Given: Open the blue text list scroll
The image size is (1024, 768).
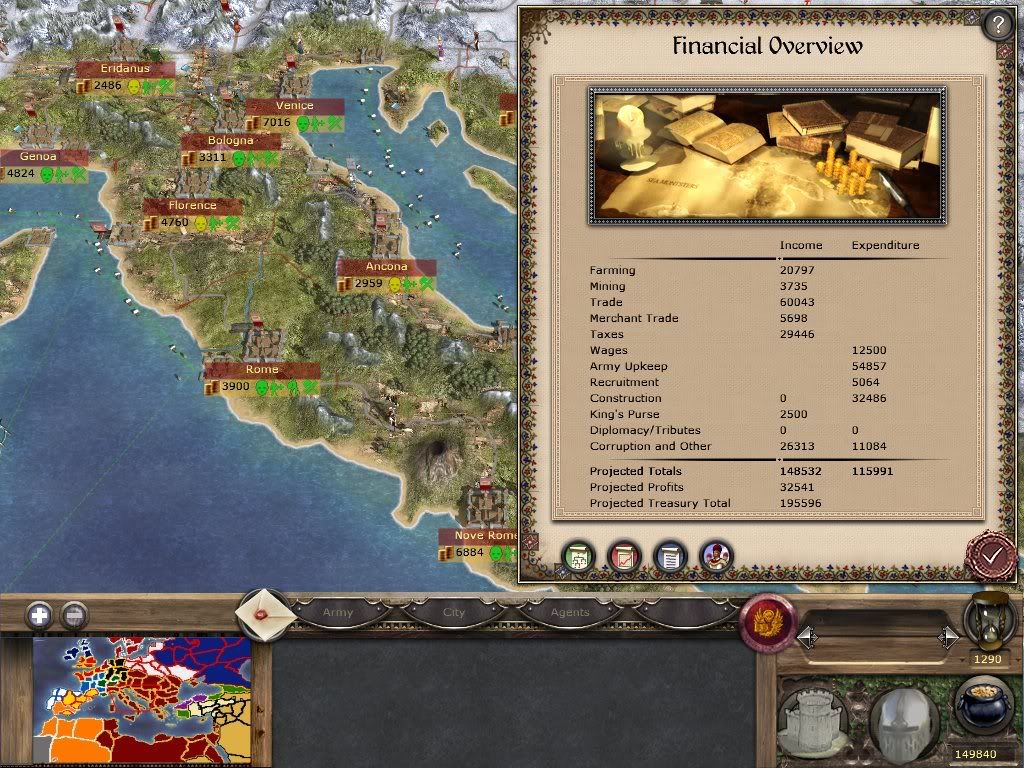Looking at the screenshot, I should tap(670, 557).
